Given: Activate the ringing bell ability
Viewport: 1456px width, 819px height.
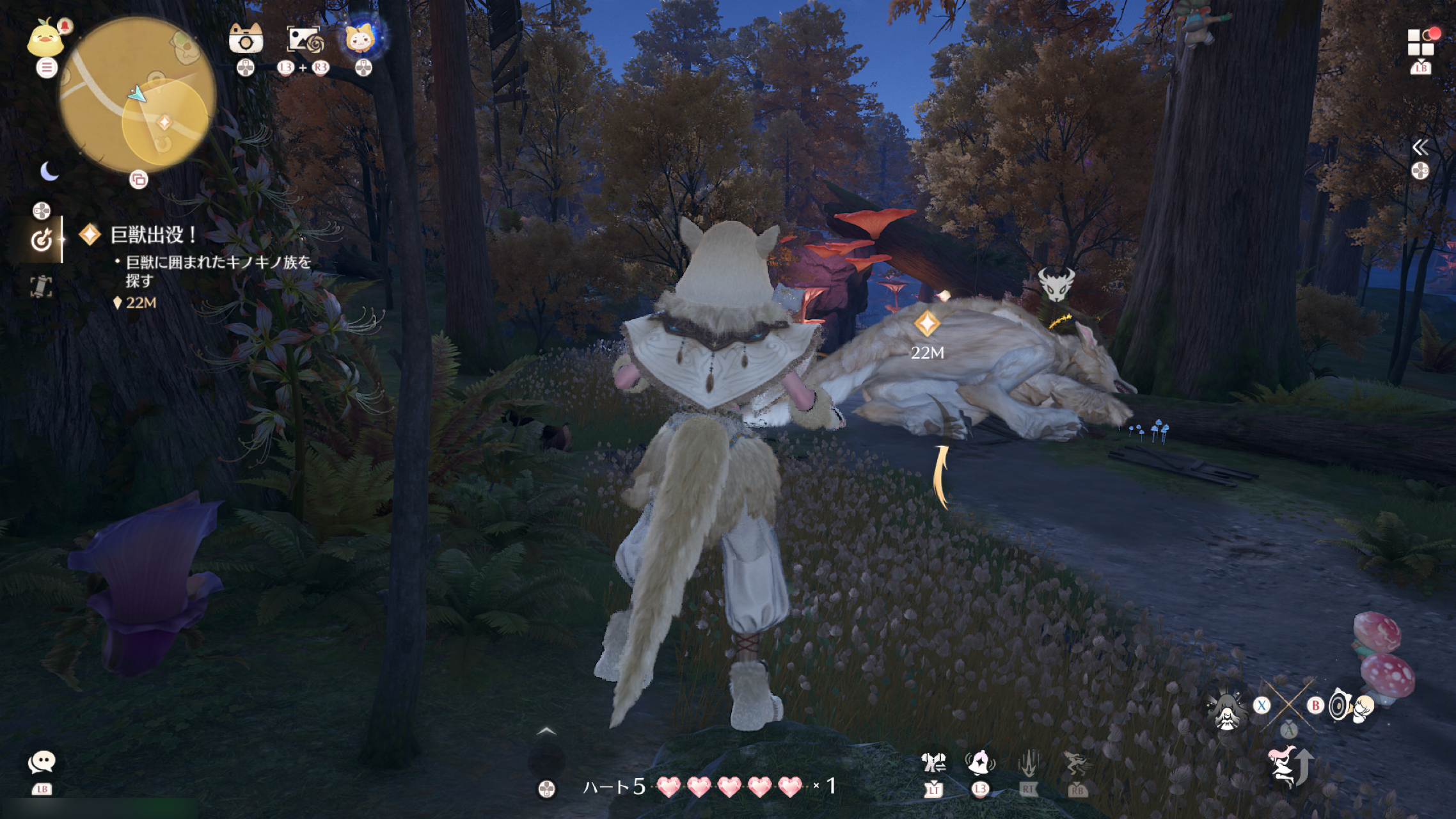Looking at the screenshot, I should click(979, 763).
